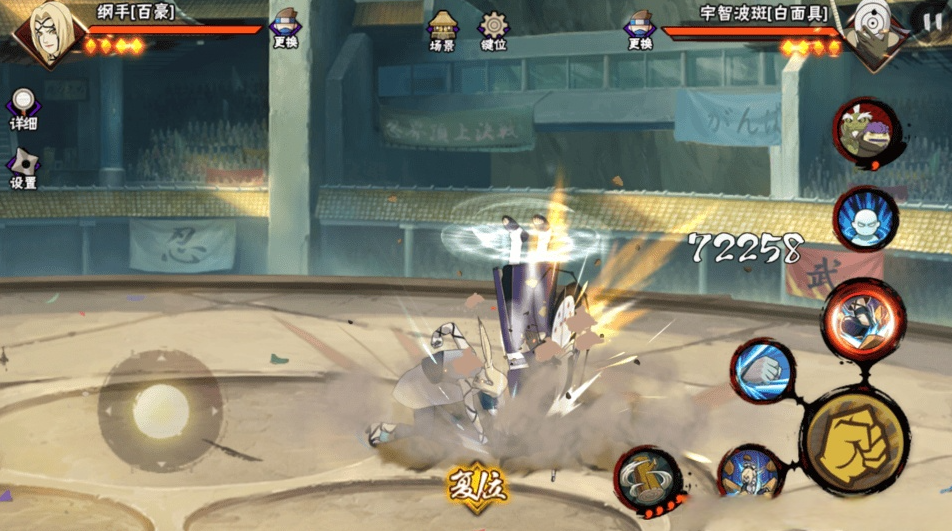Open the 键位 key layout settings

493,31
